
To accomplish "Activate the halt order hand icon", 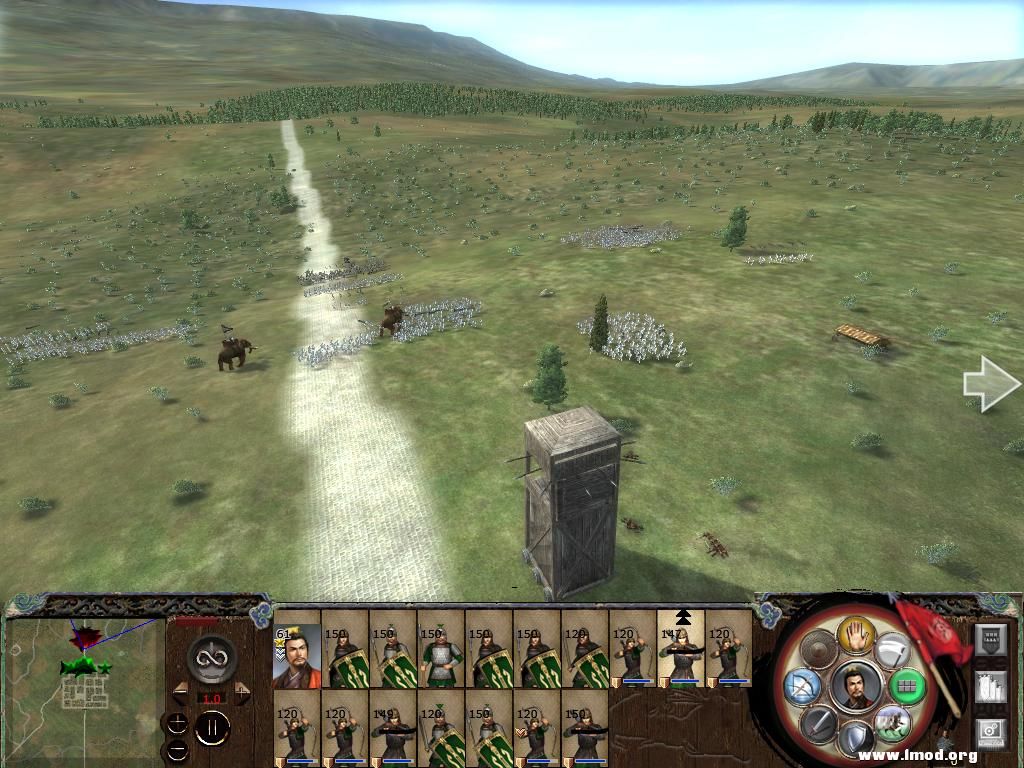I will click(x=857, y=633).
